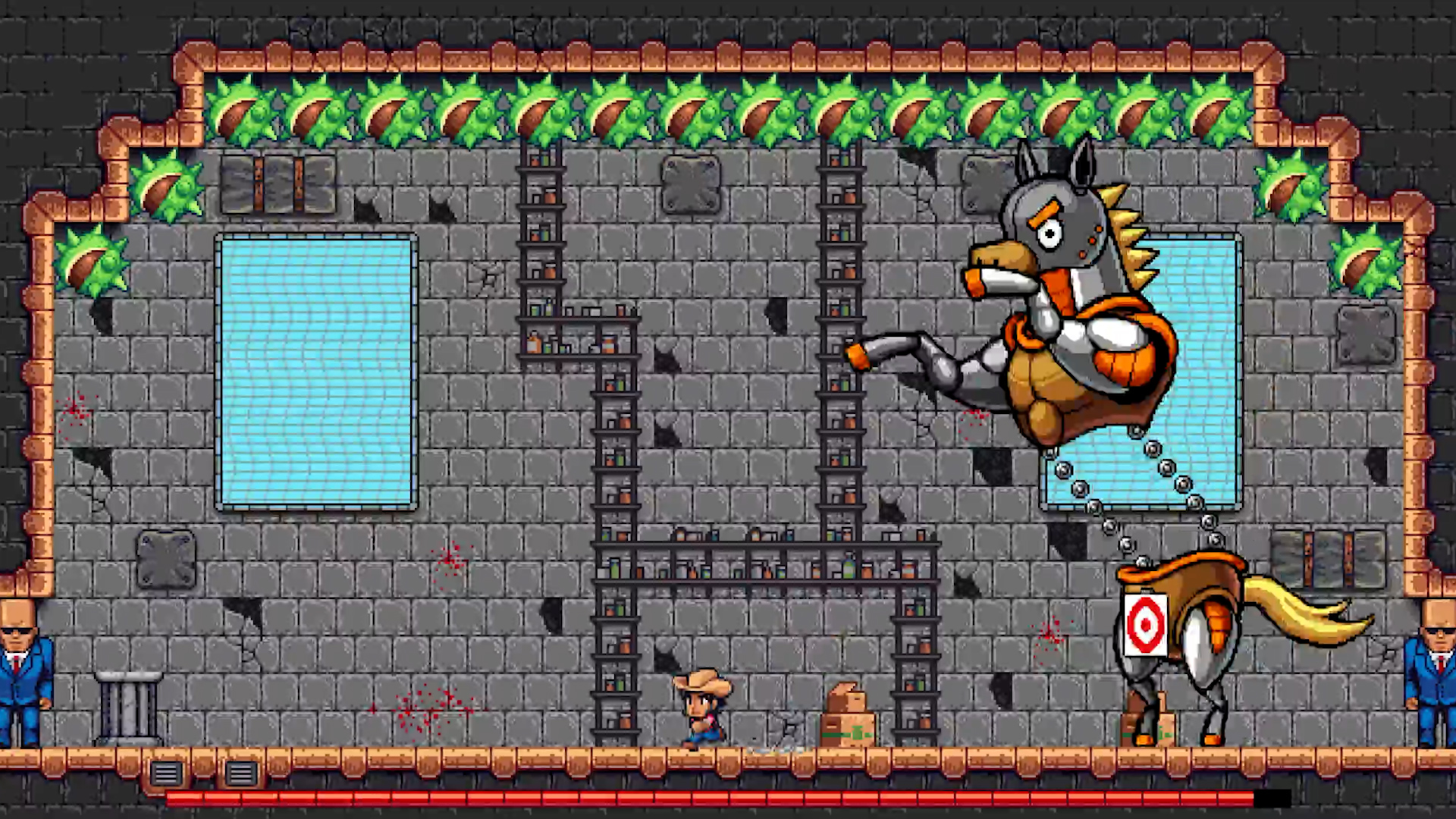The width and height of the screenshot is (1456, 819).
Task: Click the cowboy hat player character
Action: (x=701, y=705)
